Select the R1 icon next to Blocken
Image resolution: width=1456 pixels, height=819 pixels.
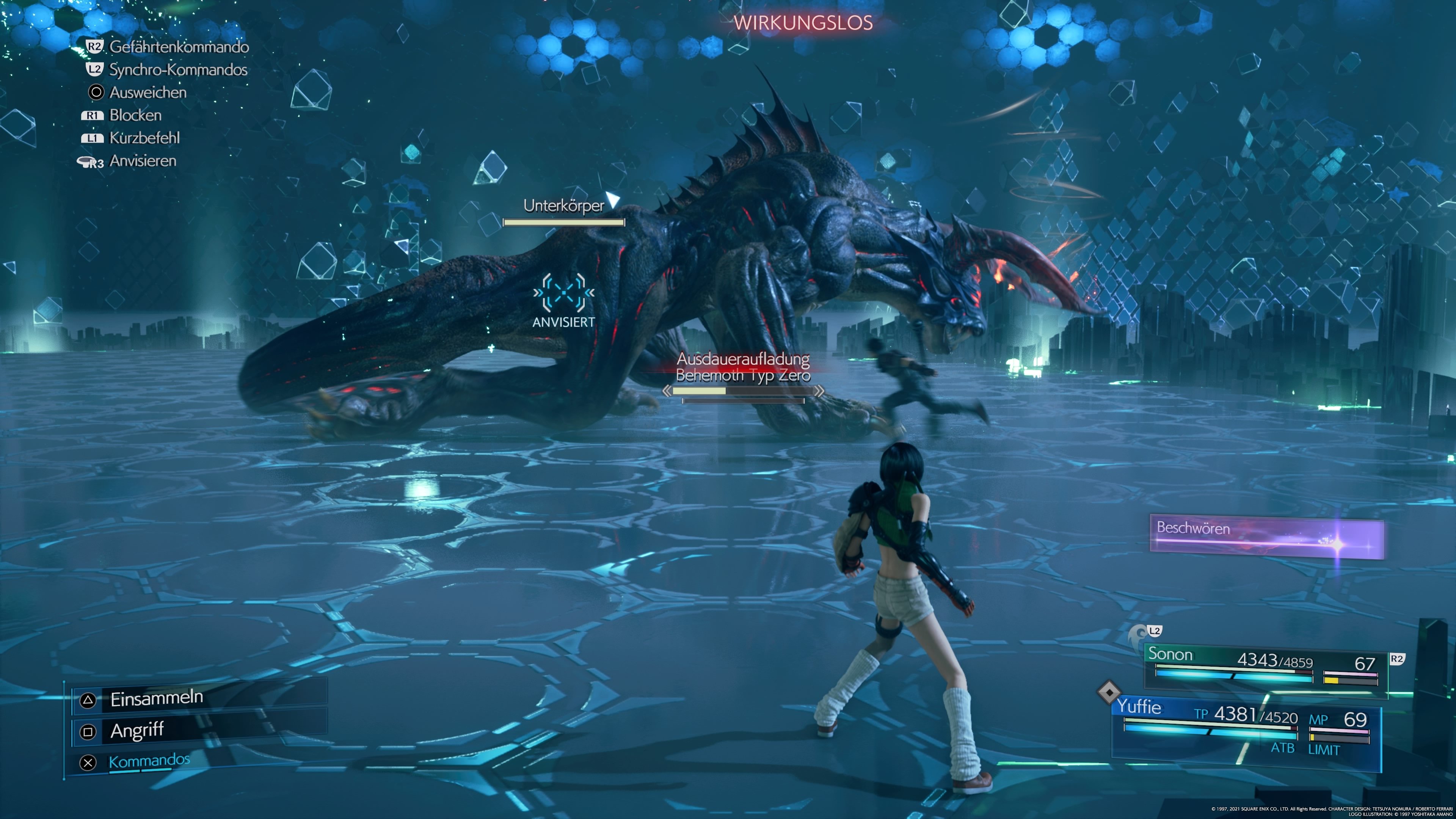[93, 115]
